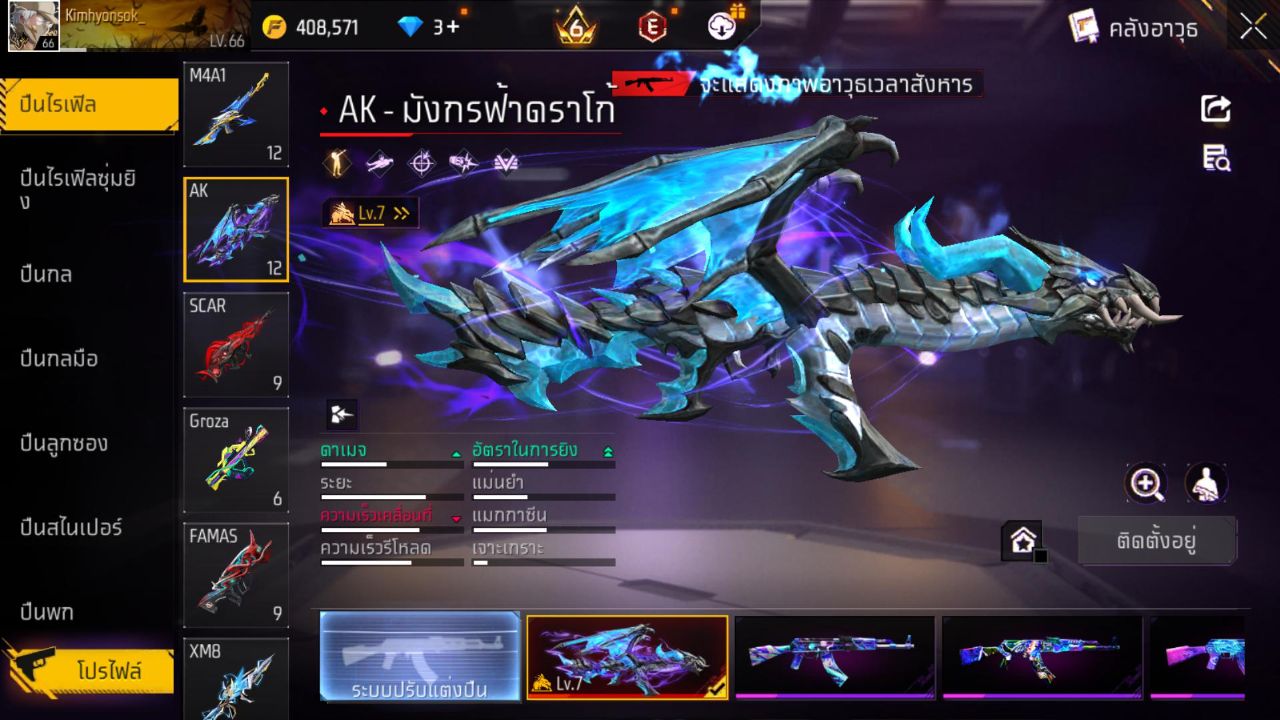Click the diamond currency icon in top bar
This screenshot has height=720, width=1280.
click(408, 27)
